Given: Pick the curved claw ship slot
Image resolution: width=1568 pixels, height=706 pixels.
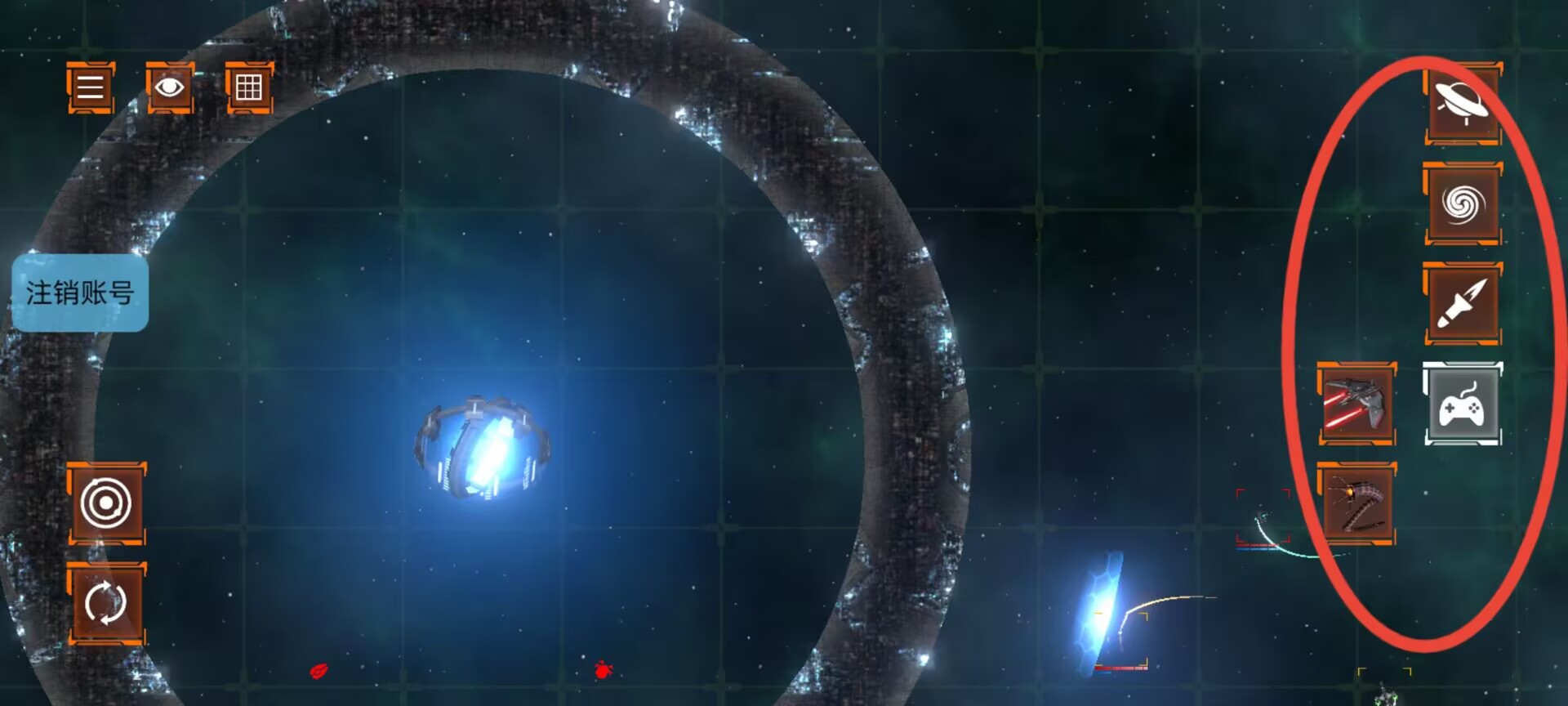Looking at the screenshot, I should point(1356,504).
